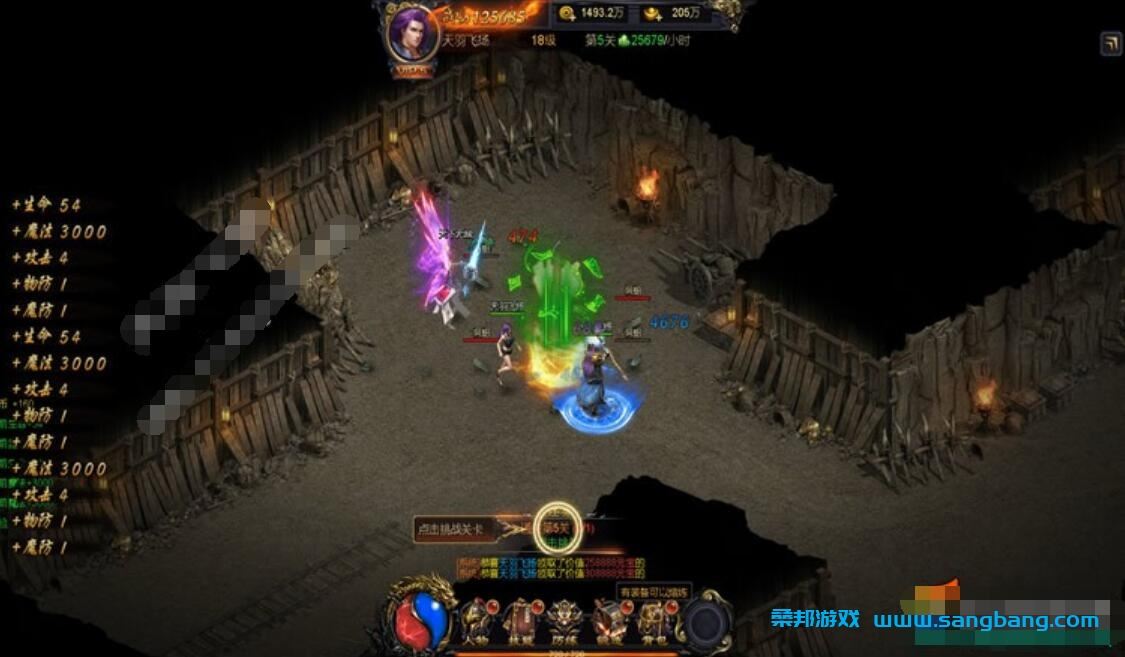This screenshot has height=657, width=1125.
Task: Open the 有装备可以熔炼 smelting tip
Action: [654, 592]
